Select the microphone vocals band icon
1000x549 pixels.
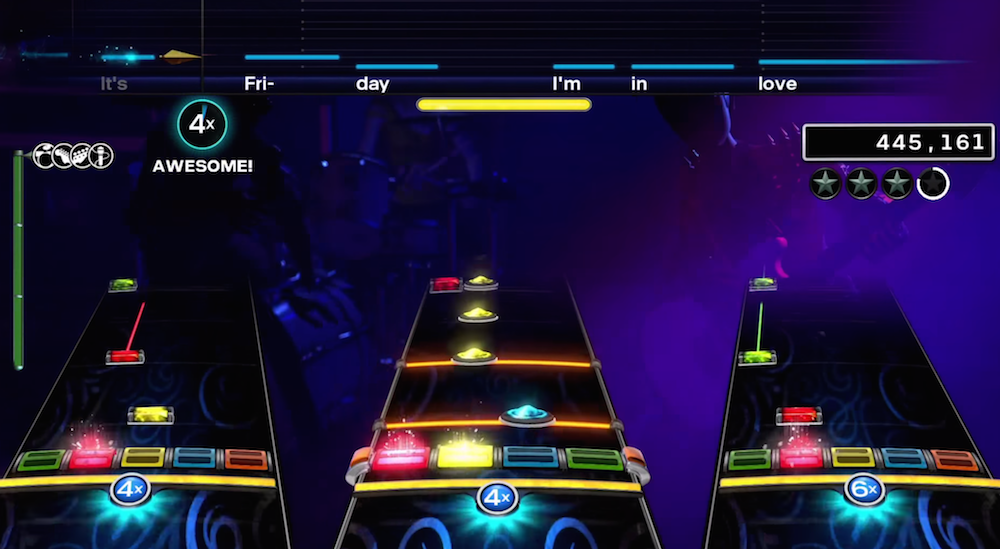point(102,155)
